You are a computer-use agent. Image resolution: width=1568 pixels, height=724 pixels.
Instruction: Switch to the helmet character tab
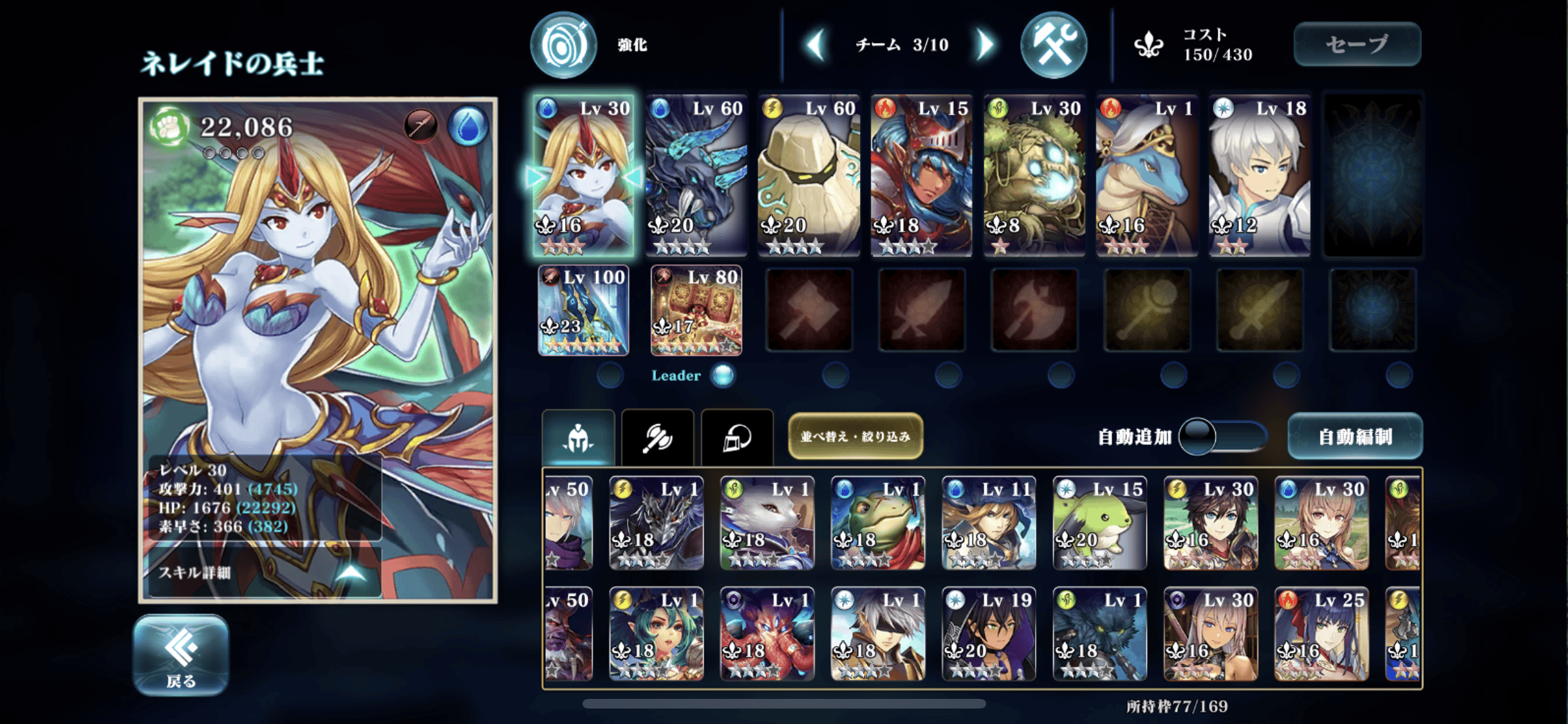[x=578, y=438]
